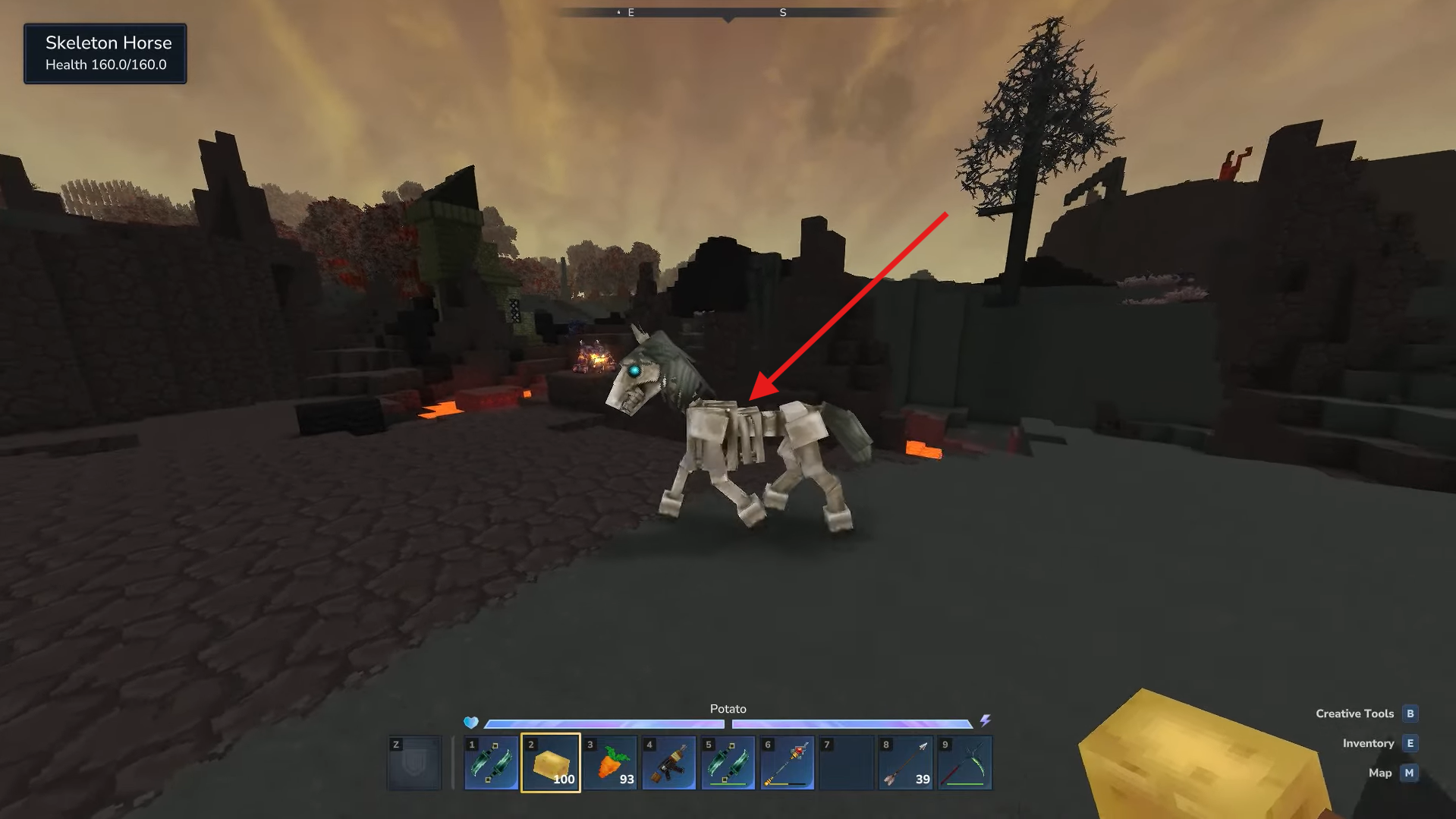Open the Inventory via its button
The height and width of the screenshot is (819, 1456).
[1369, 743]
